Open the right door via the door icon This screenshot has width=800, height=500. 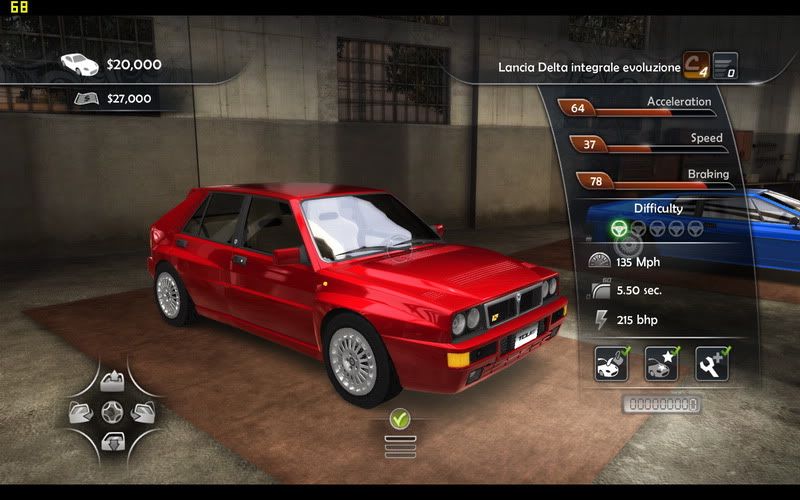coord(142,411)
